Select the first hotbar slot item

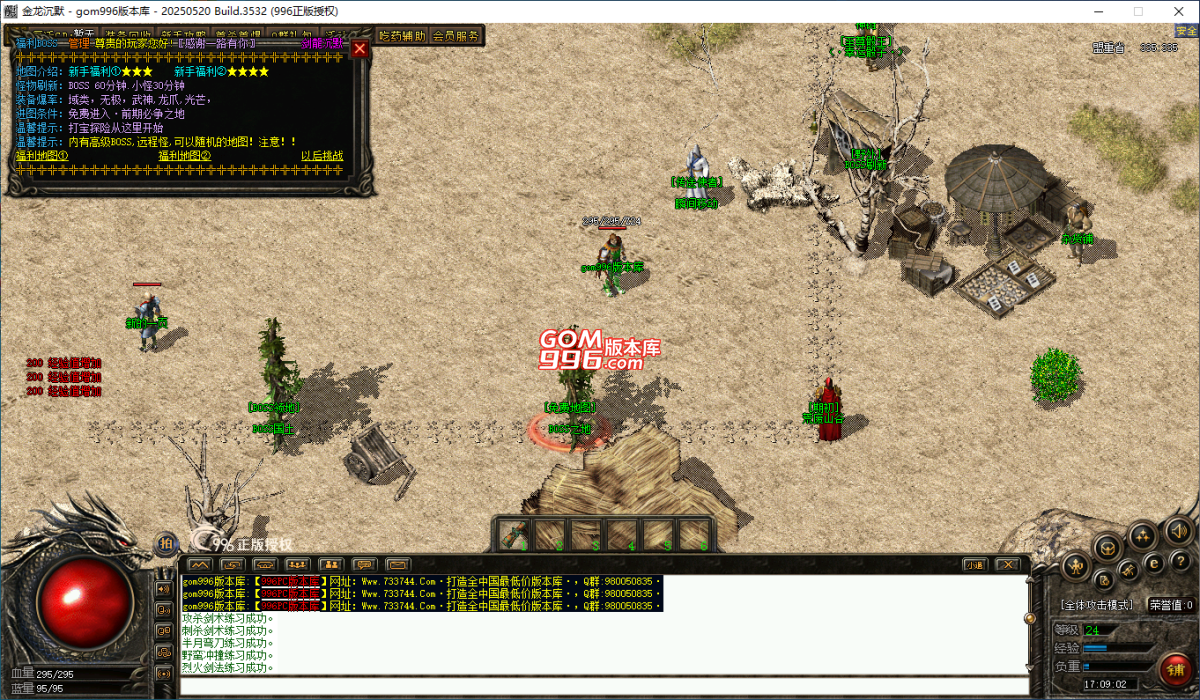[x=514, y=536]
